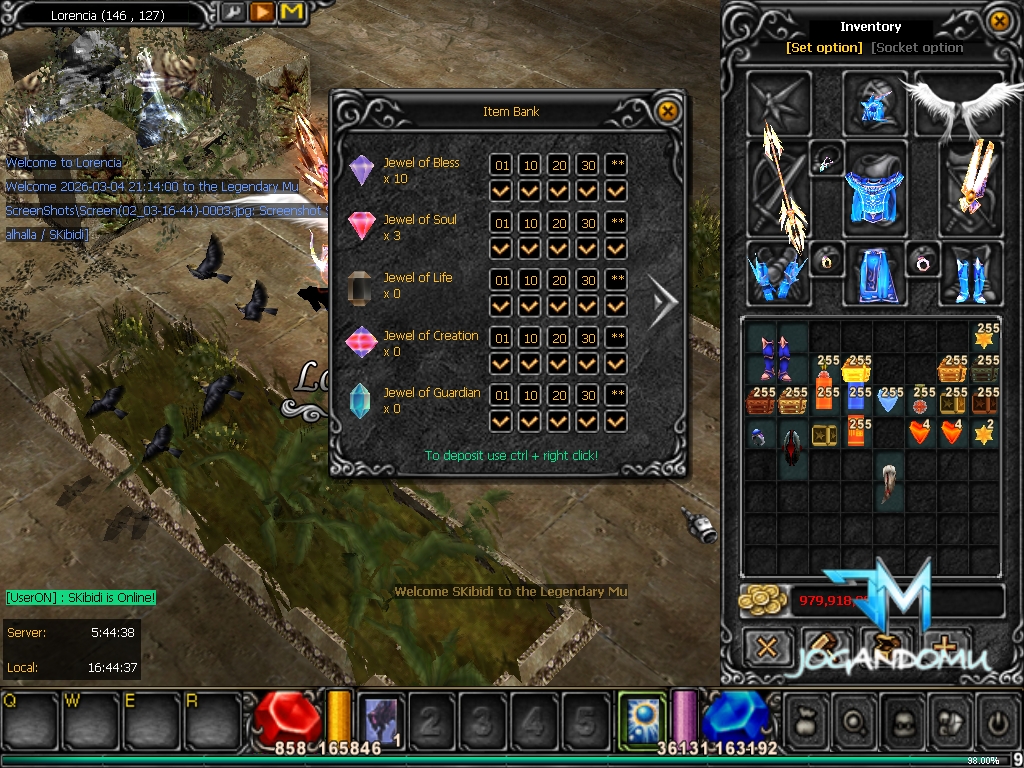
Task: Choose 20 amount for Jewel of Creation
Action: (x=559, y=337)
